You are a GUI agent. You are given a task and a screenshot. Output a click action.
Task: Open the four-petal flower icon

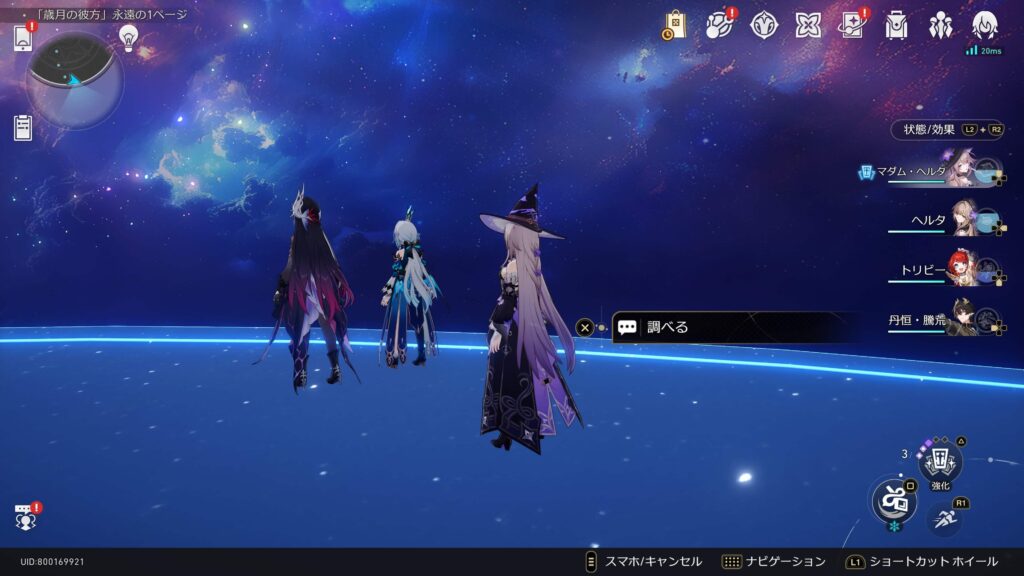tap(808, 25)
